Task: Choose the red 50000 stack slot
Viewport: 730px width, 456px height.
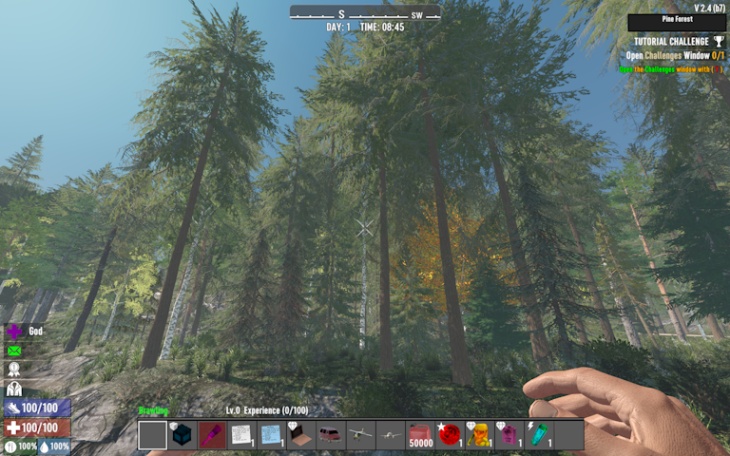Action: click(x=420, y=435)
